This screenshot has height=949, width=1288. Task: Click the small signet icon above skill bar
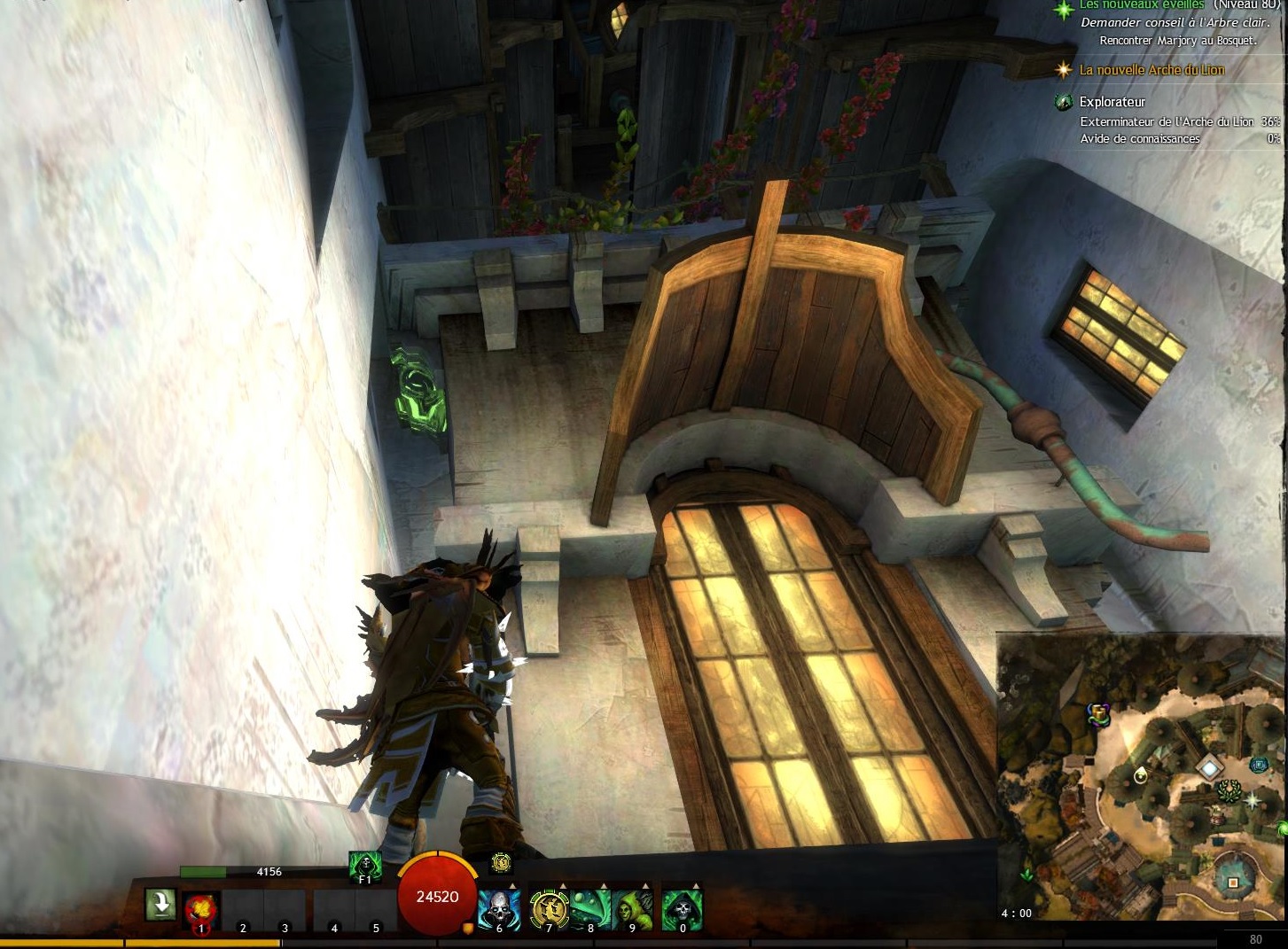pos(501,861)
